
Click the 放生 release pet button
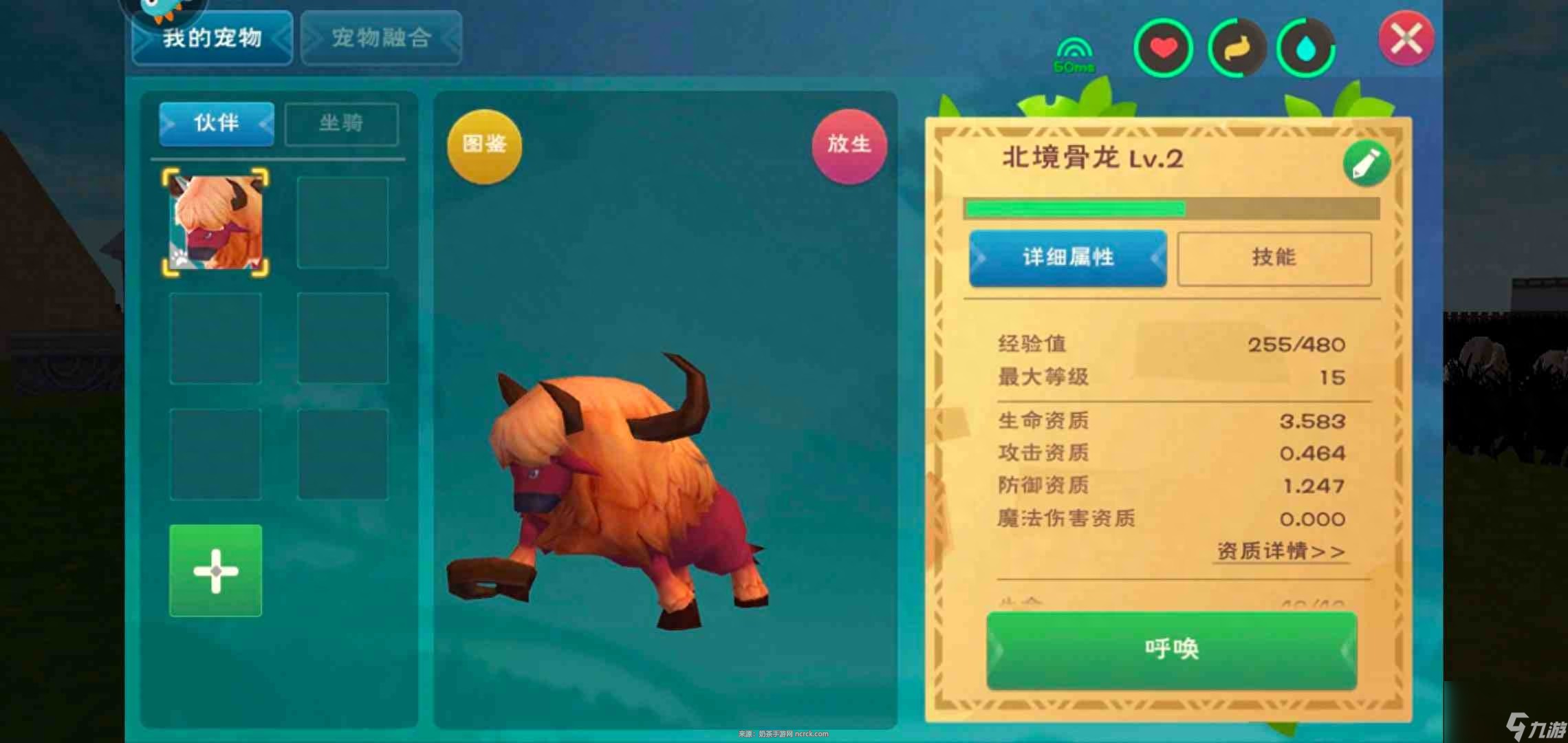pyautogui.click(x=849, y=144)
